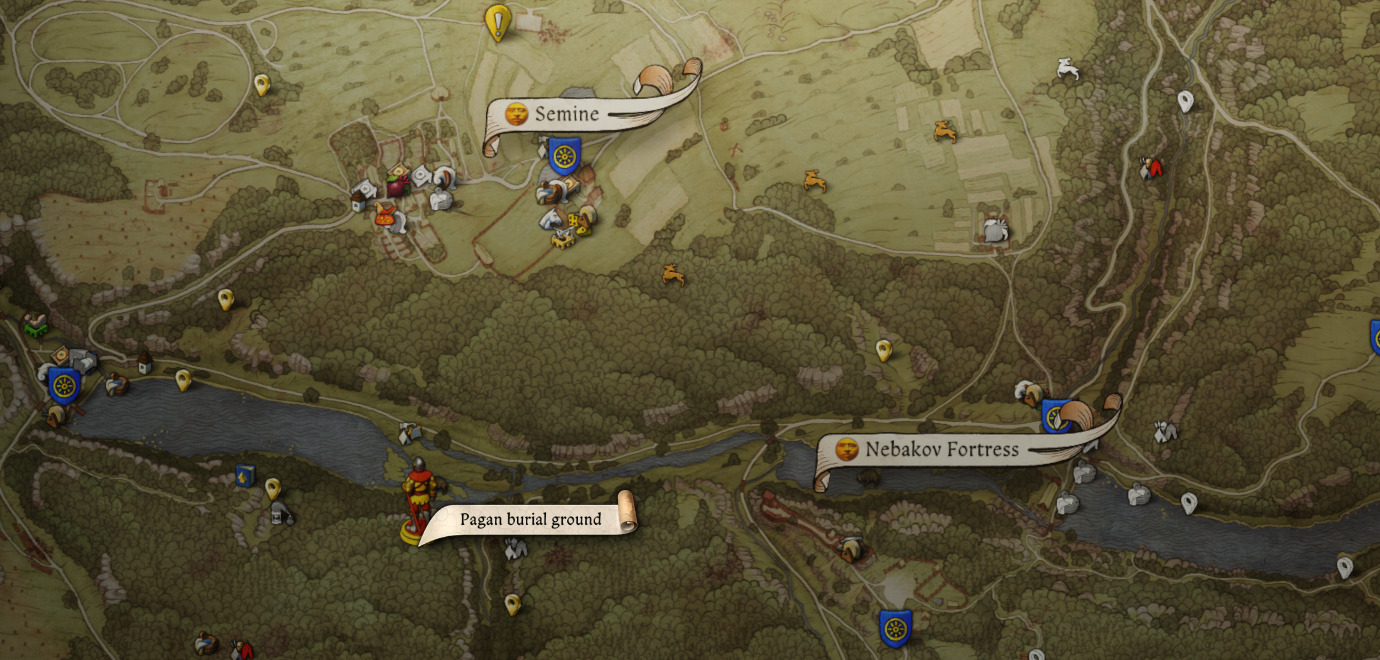The width and height of the screenshot is (1380, 660).
Task: Select the Nebakov Fortress location banner
Action: point(941,450)
